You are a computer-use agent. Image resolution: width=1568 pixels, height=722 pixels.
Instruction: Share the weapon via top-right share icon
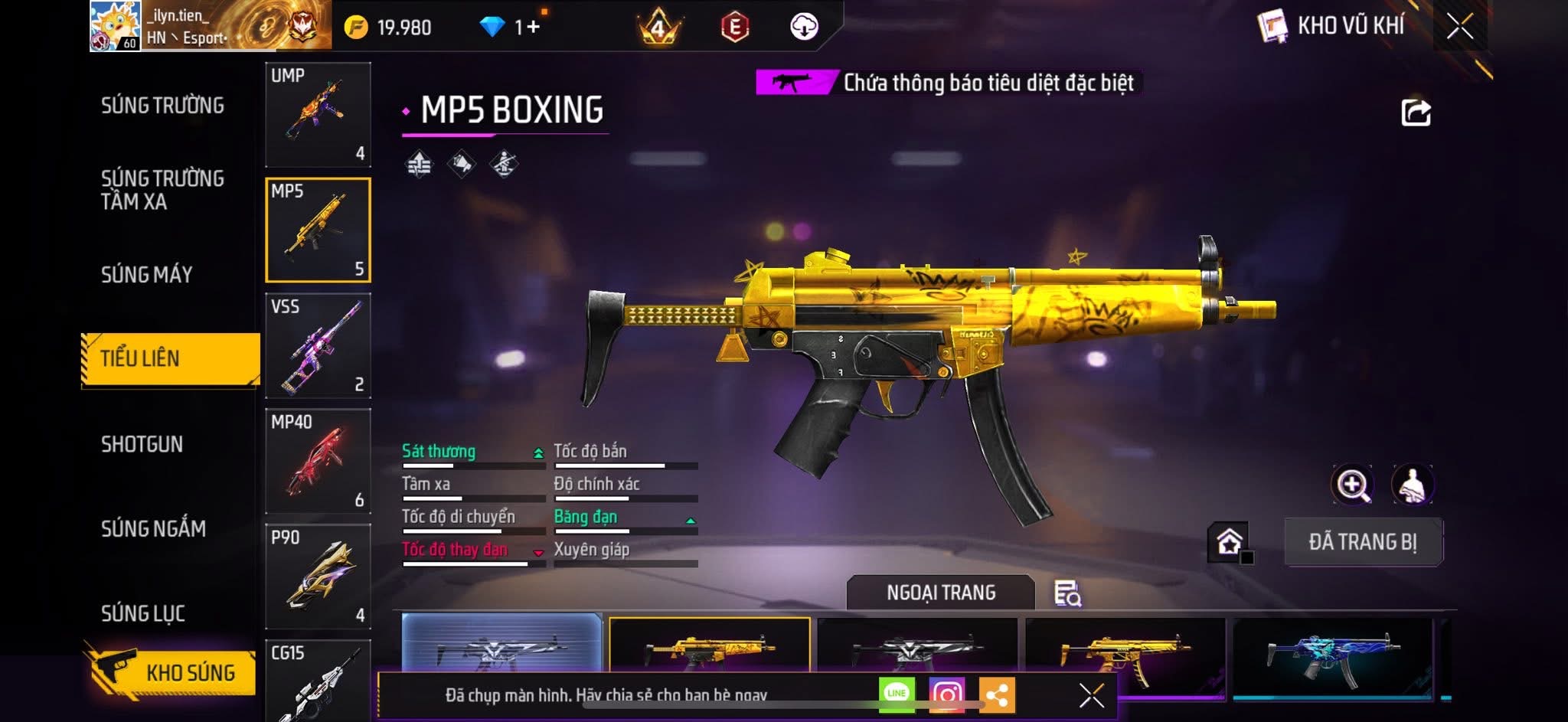coord(1416,113)
